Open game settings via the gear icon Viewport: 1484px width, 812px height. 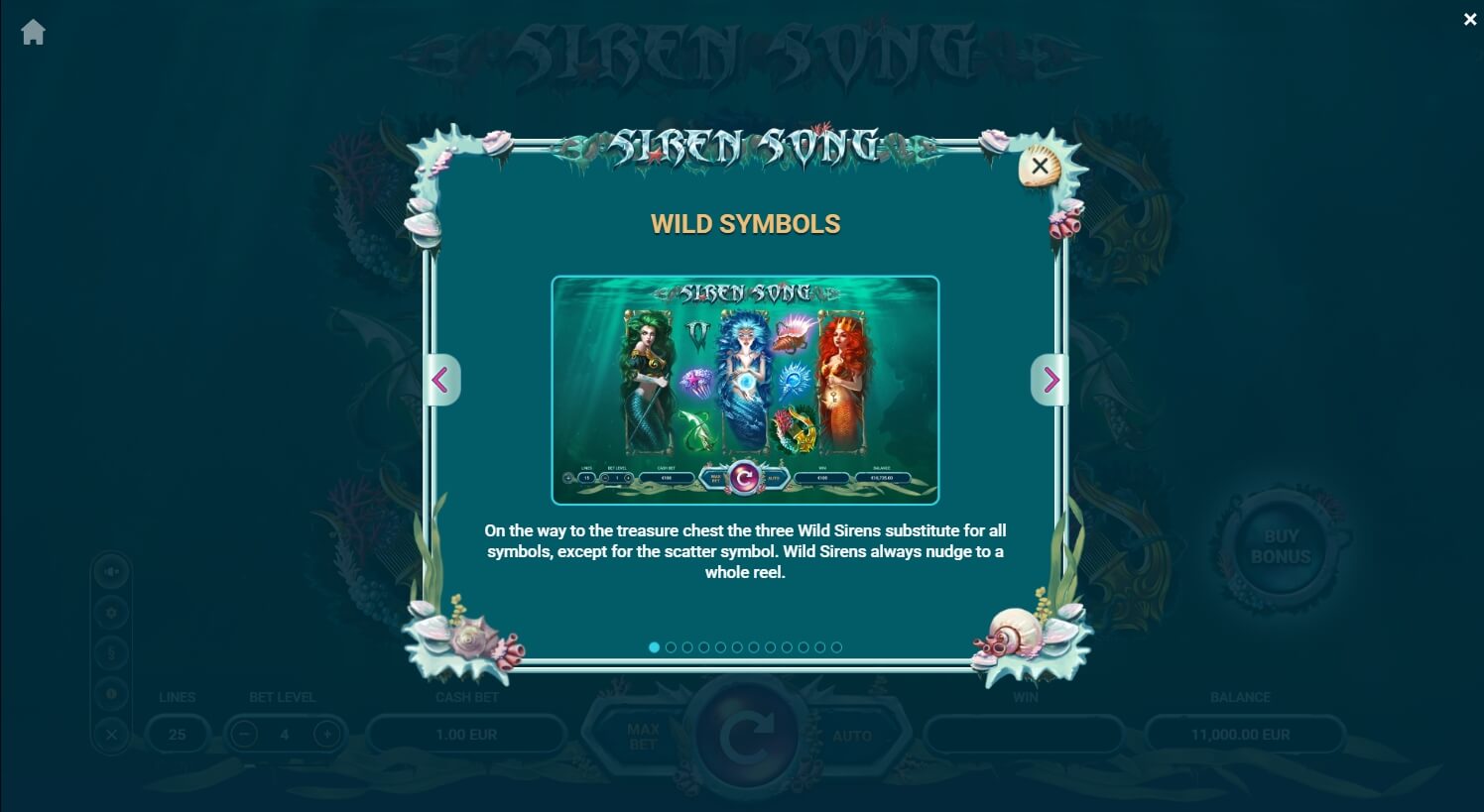pos(111,612)
